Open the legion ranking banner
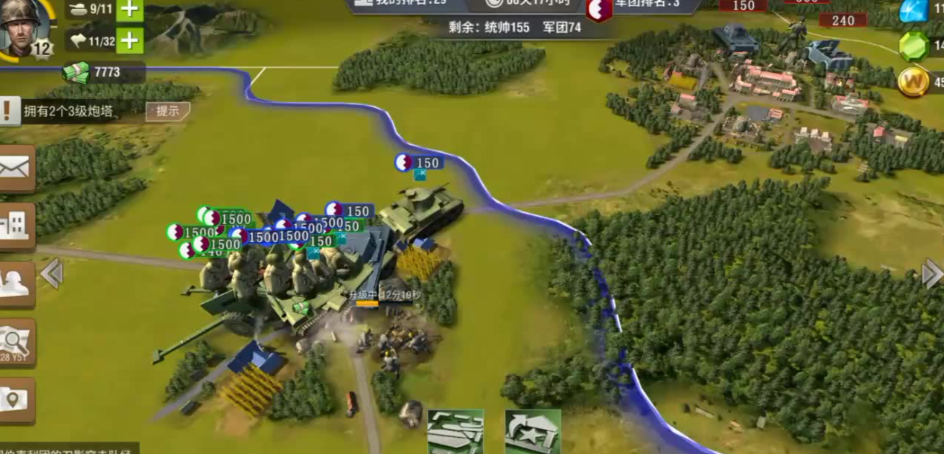This screenshot has height=454, width=944. click(x=640, y=6)
